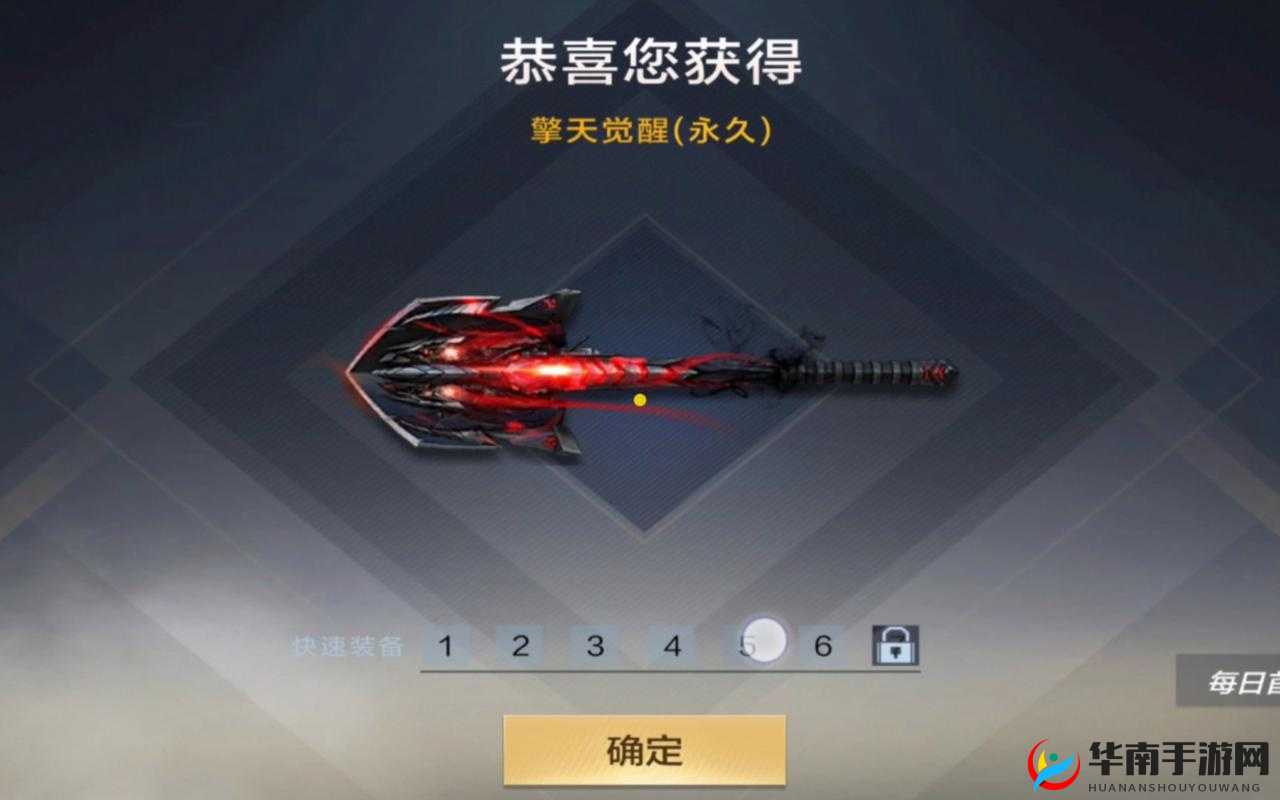Toggle quick equip slot 3

coord(598,646)
